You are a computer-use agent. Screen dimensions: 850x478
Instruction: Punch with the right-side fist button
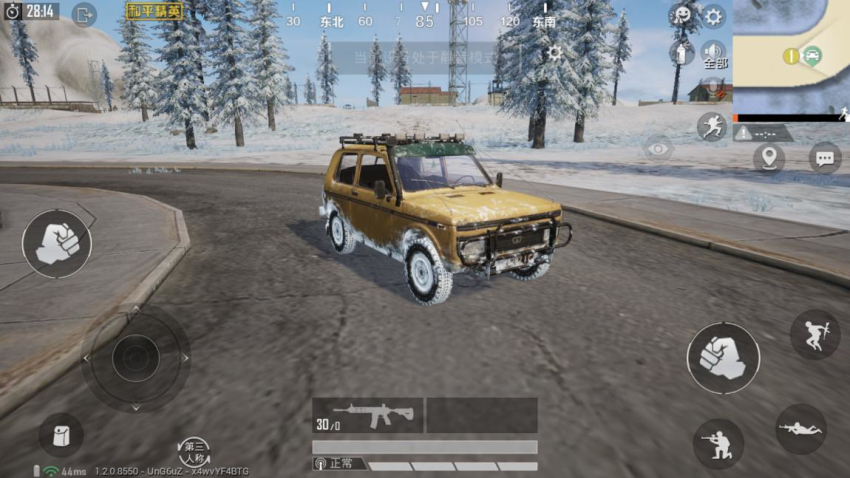click(x=722, y=358)
